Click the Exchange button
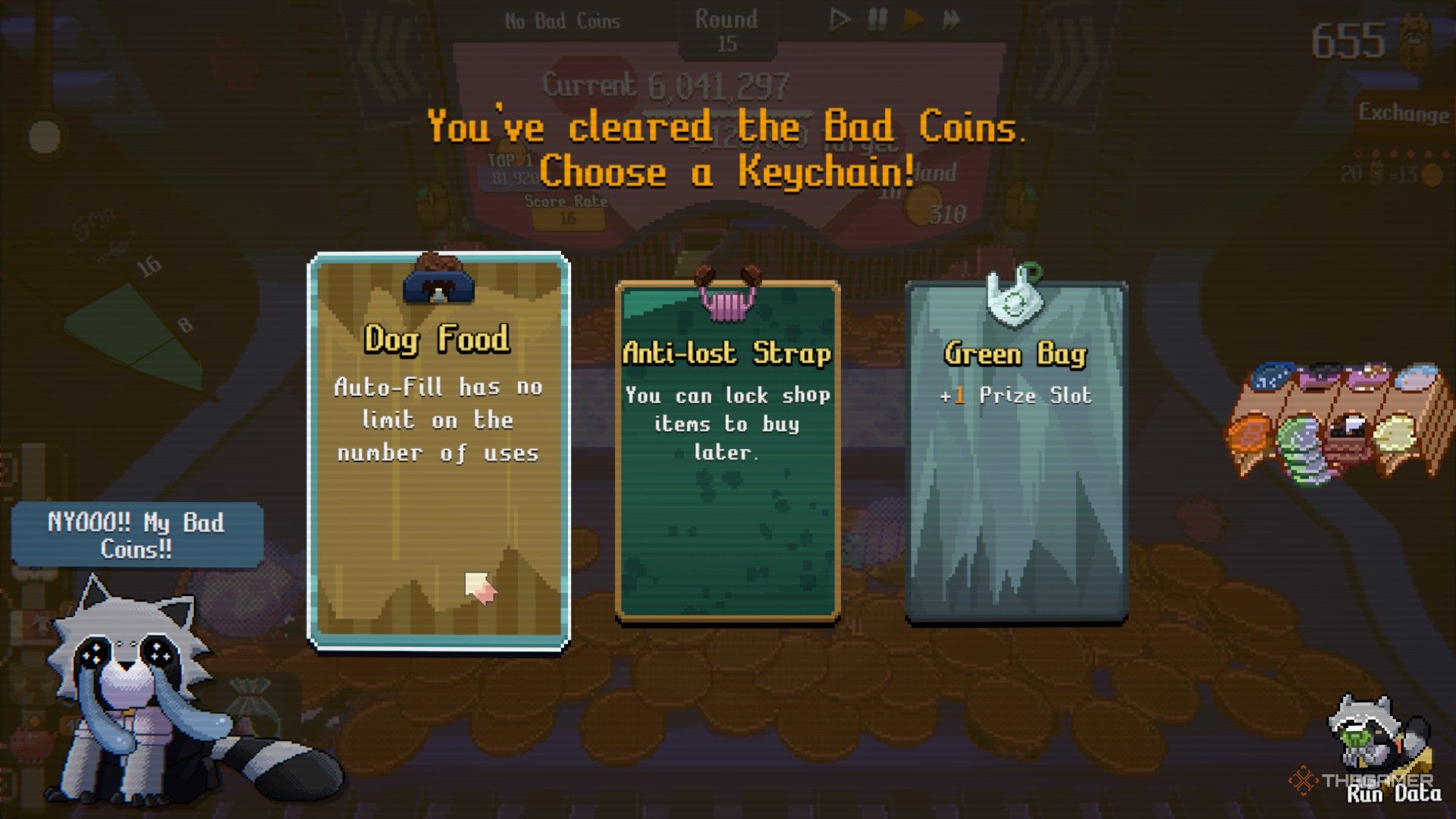 pos(1403,114)
